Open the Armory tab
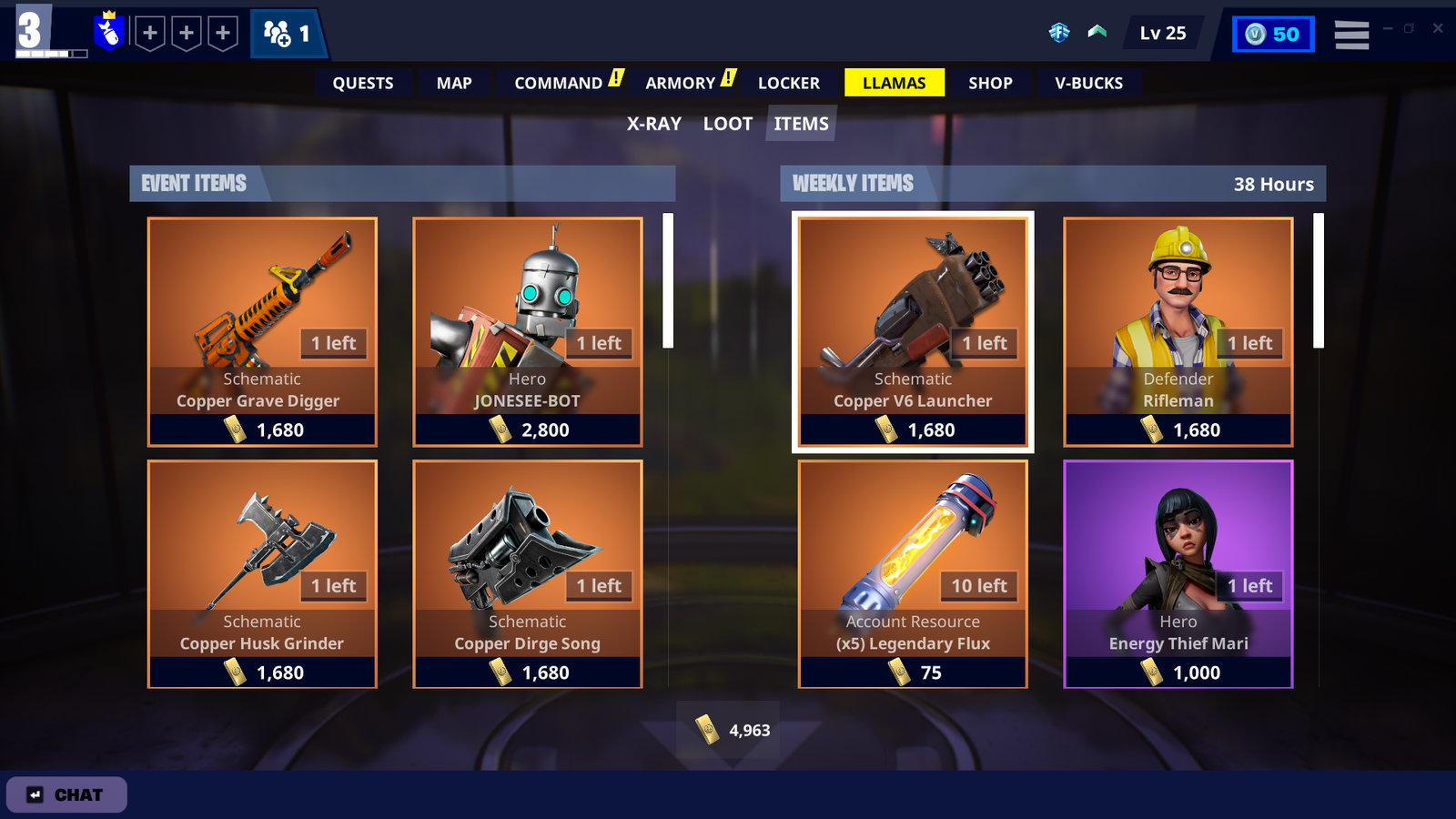This screenshot has width=1456, height=819. pos(681,83)
